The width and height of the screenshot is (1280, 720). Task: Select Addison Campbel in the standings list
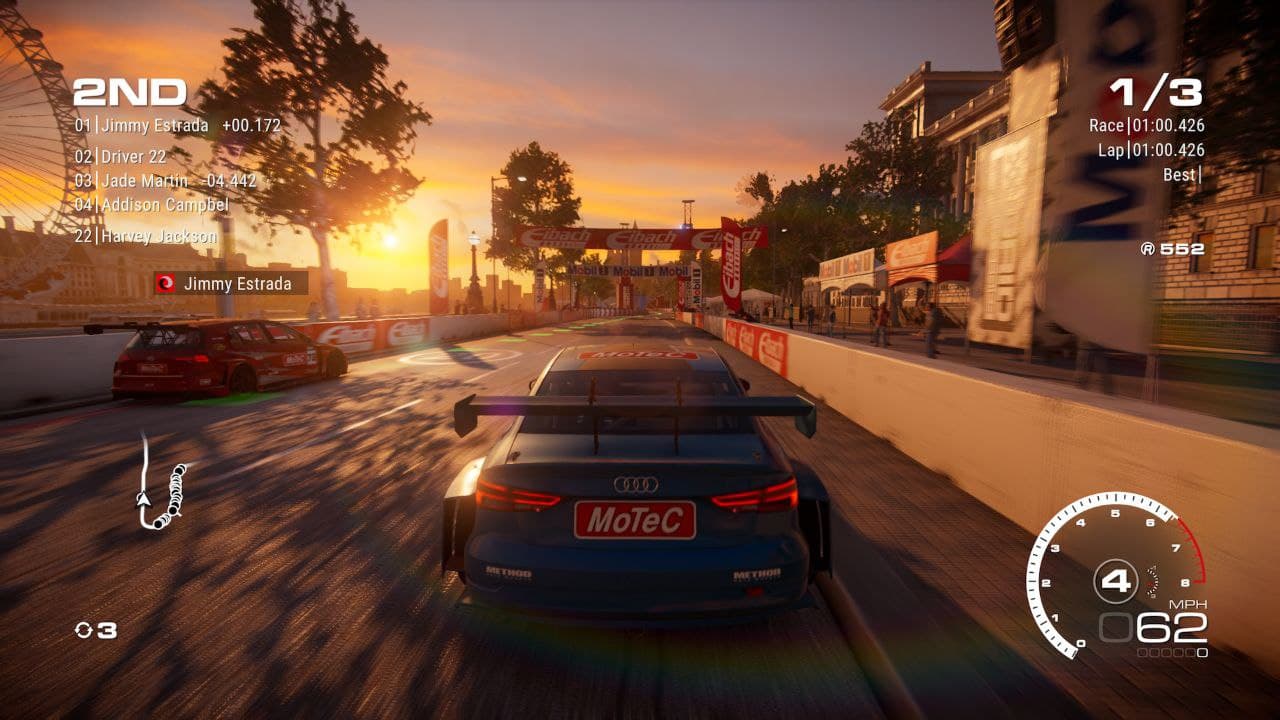(x=152, y=205)
